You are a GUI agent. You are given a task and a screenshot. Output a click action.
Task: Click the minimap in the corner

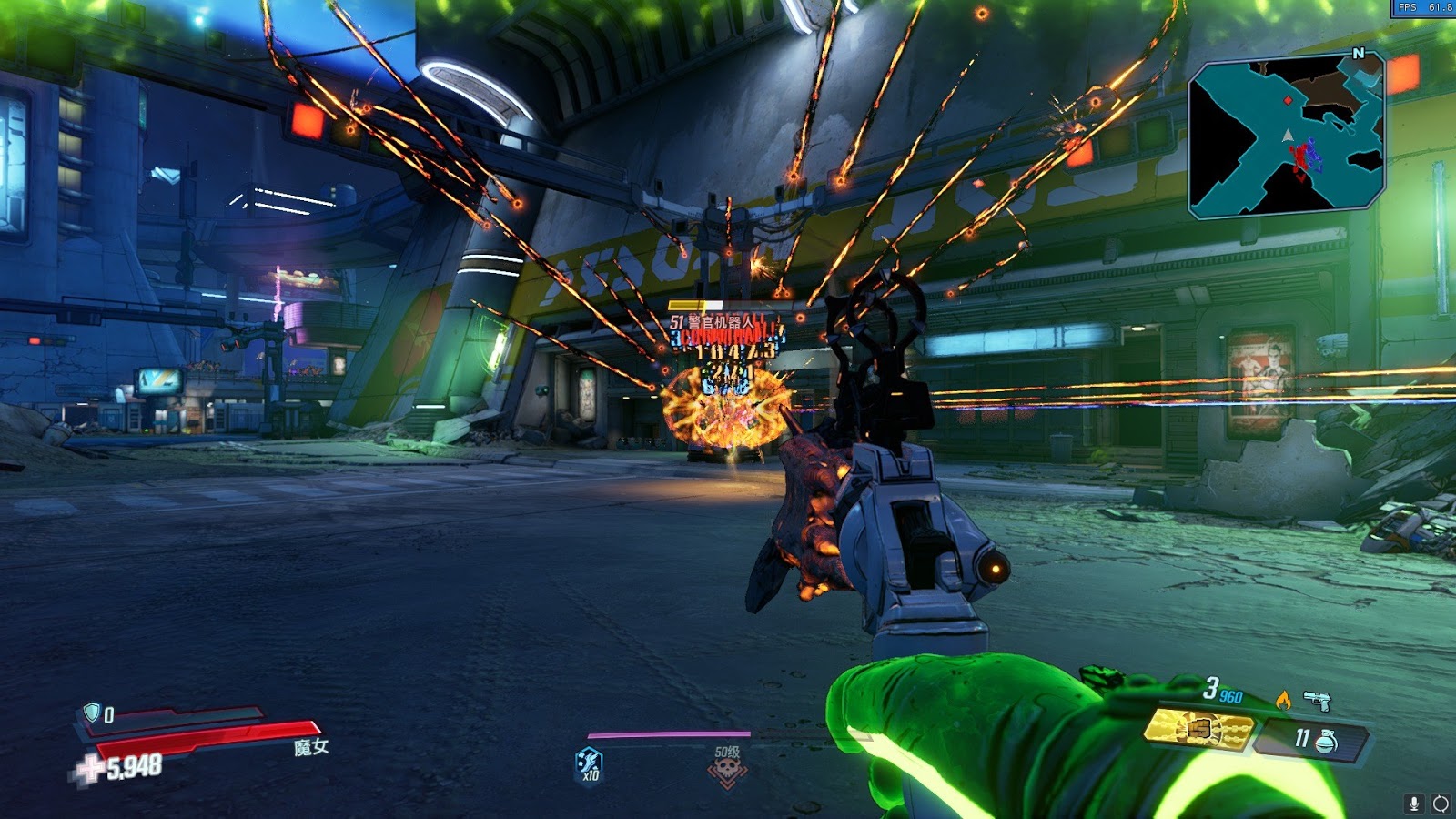point(1287,136)
